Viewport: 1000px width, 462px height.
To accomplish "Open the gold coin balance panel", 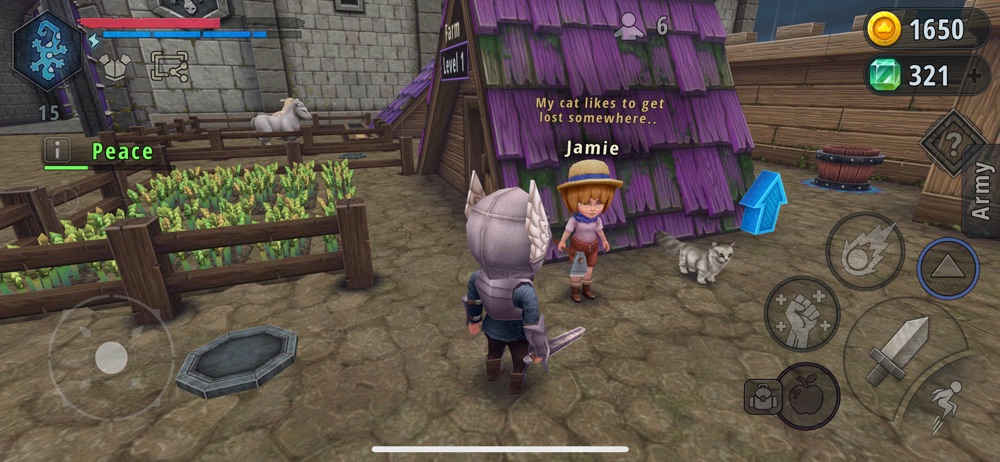I will 927,29.
